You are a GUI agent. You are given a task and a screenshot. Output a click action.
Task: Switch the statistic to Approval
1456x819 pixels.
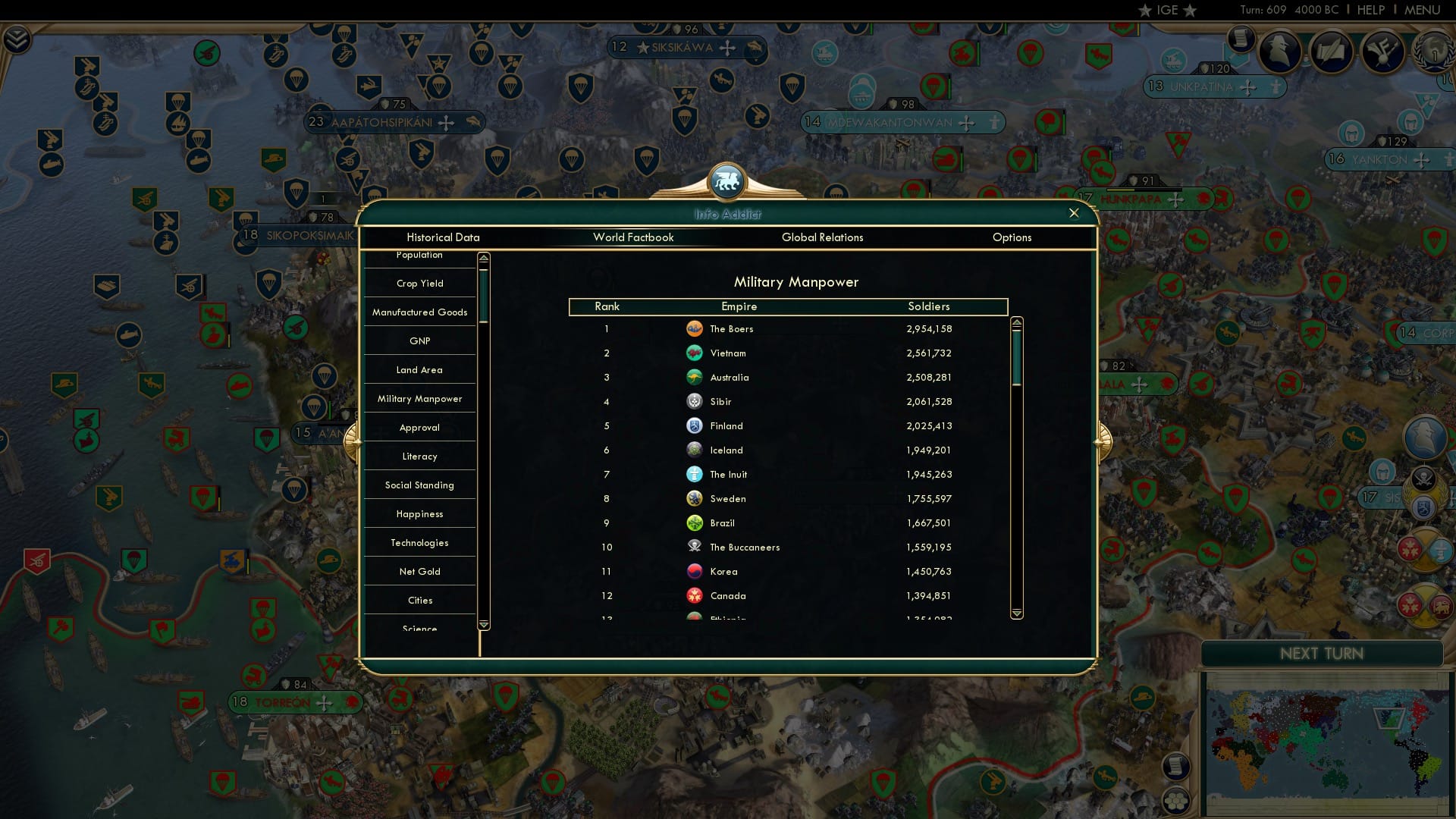[419, 427]
